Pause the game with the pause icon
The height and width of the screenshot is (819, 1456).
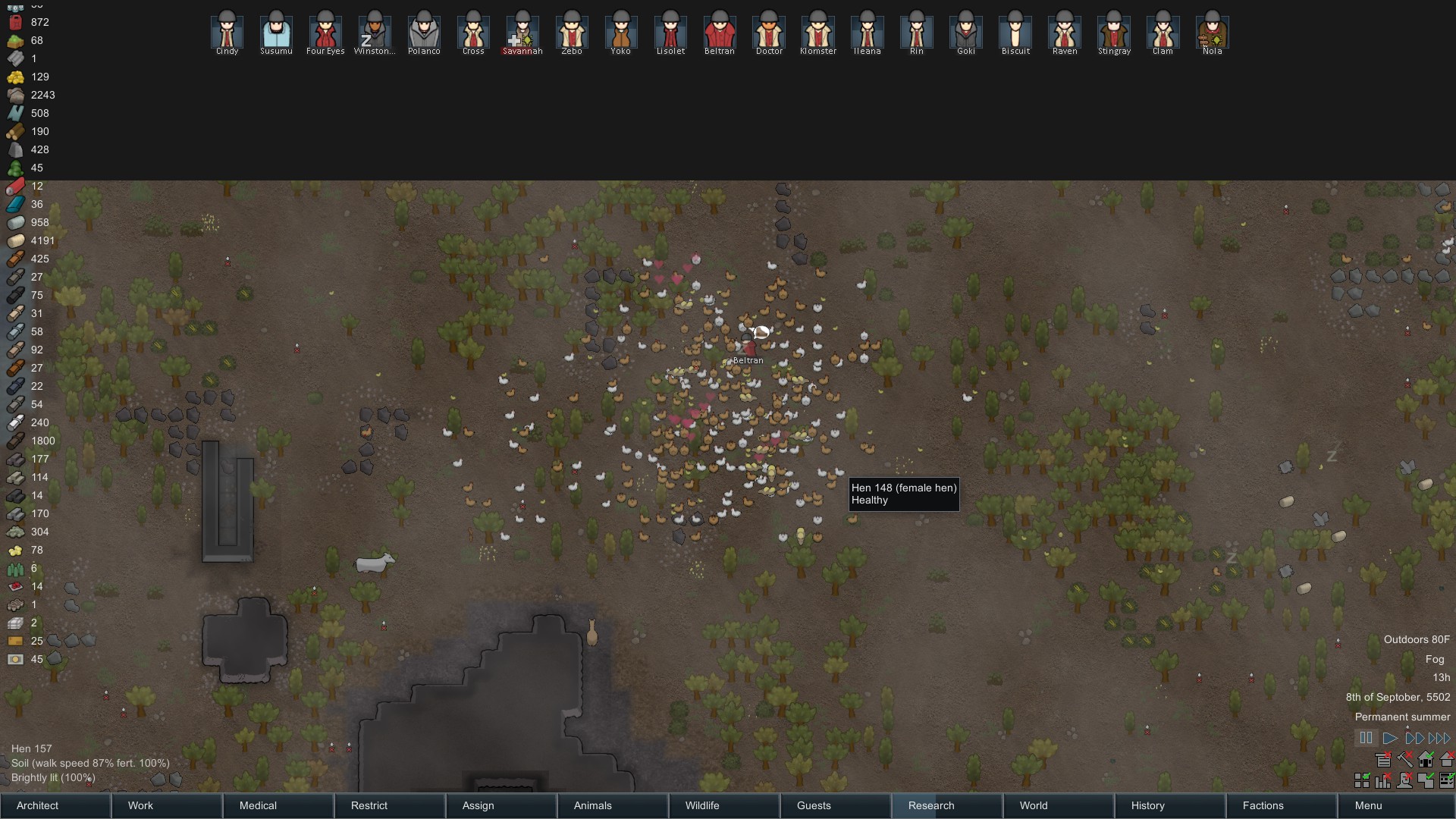tap(1367, 737)
